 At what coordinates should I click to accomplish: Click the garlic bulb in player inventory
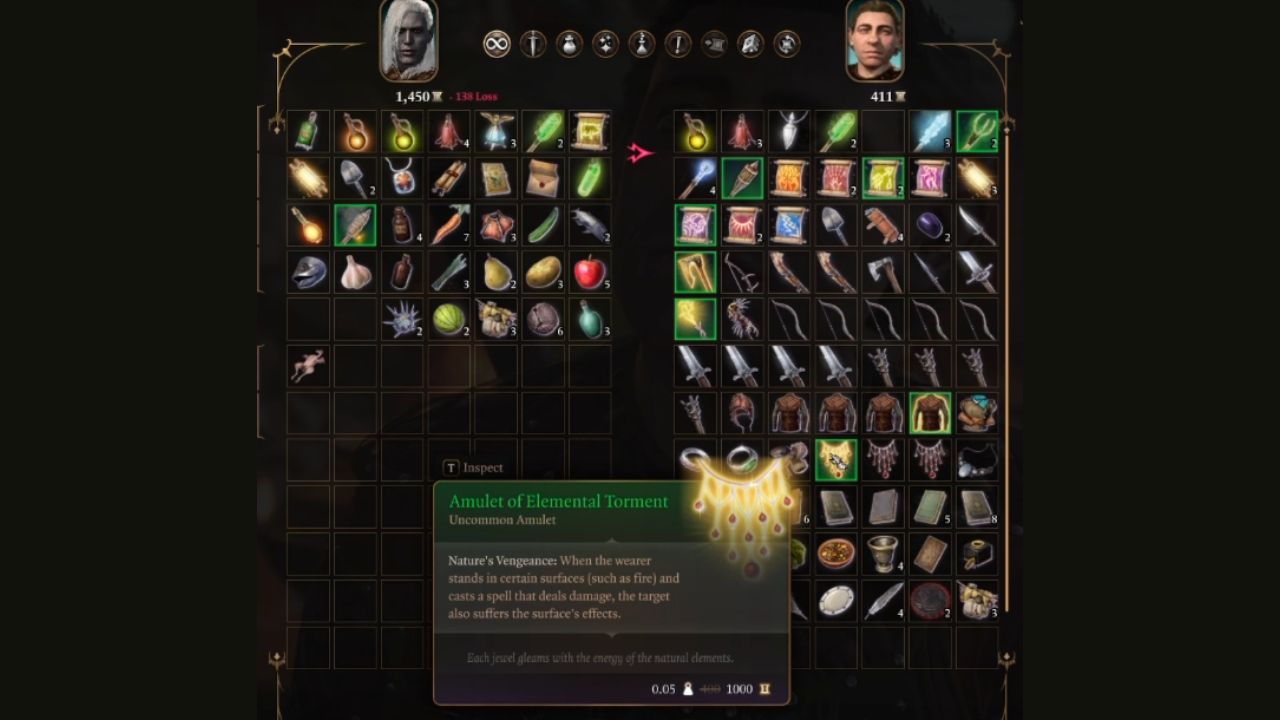point(355,272)
